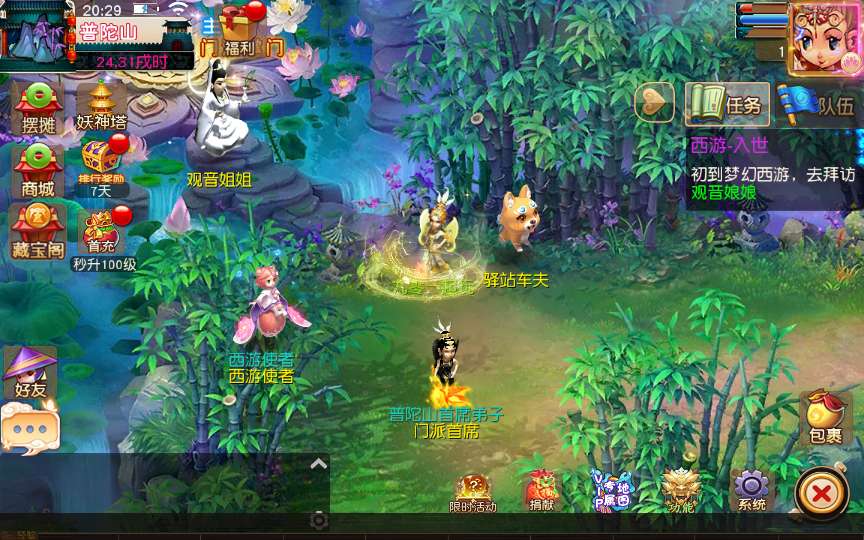Viewport: 864px width, 540px height.
Task: Open the 福利 gift box
Action: click(240, 28)
